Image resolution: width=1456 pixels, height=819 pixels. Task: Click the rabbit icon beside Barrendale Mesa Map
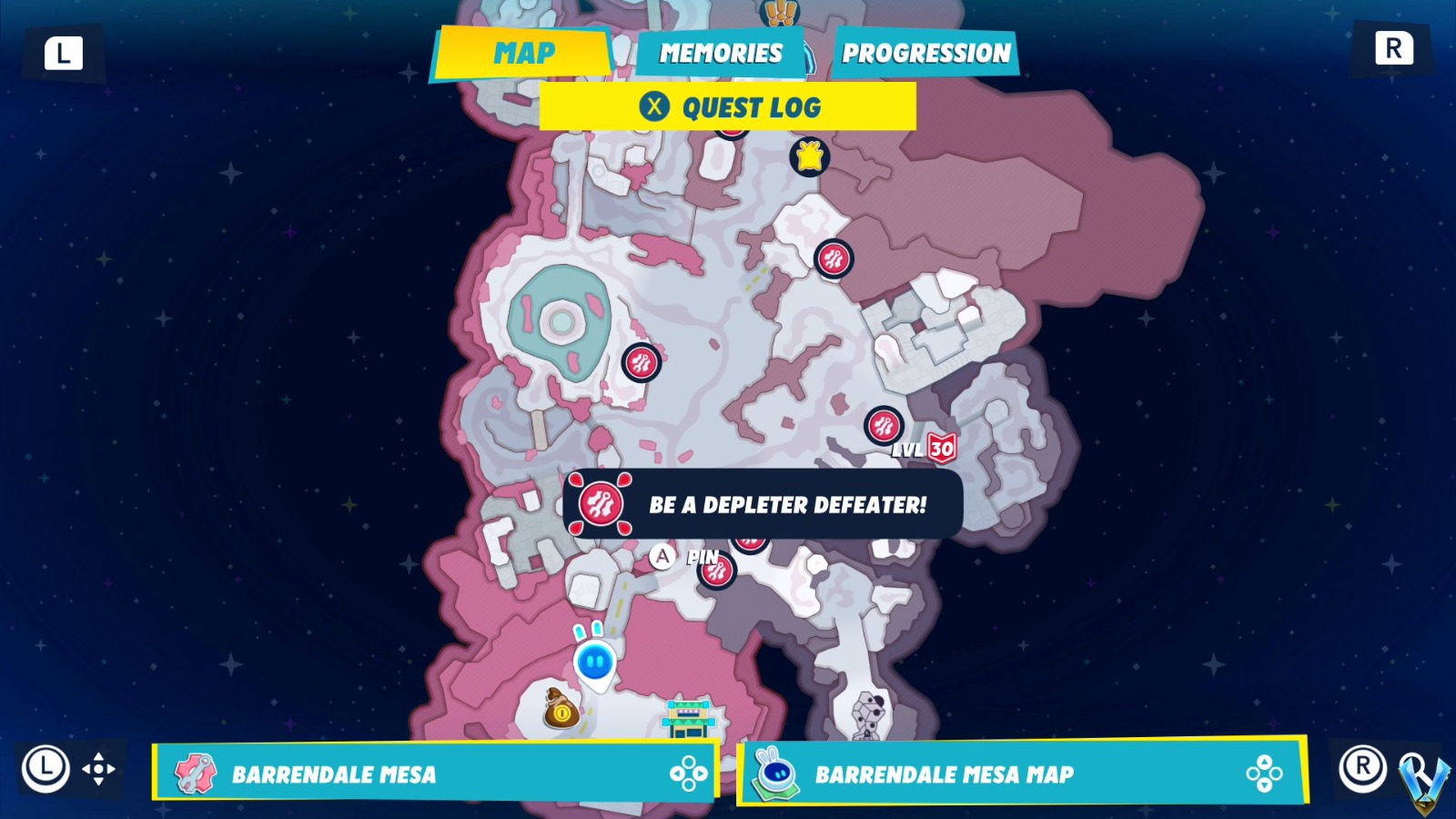pyautogui.click(x=775, y=774)
